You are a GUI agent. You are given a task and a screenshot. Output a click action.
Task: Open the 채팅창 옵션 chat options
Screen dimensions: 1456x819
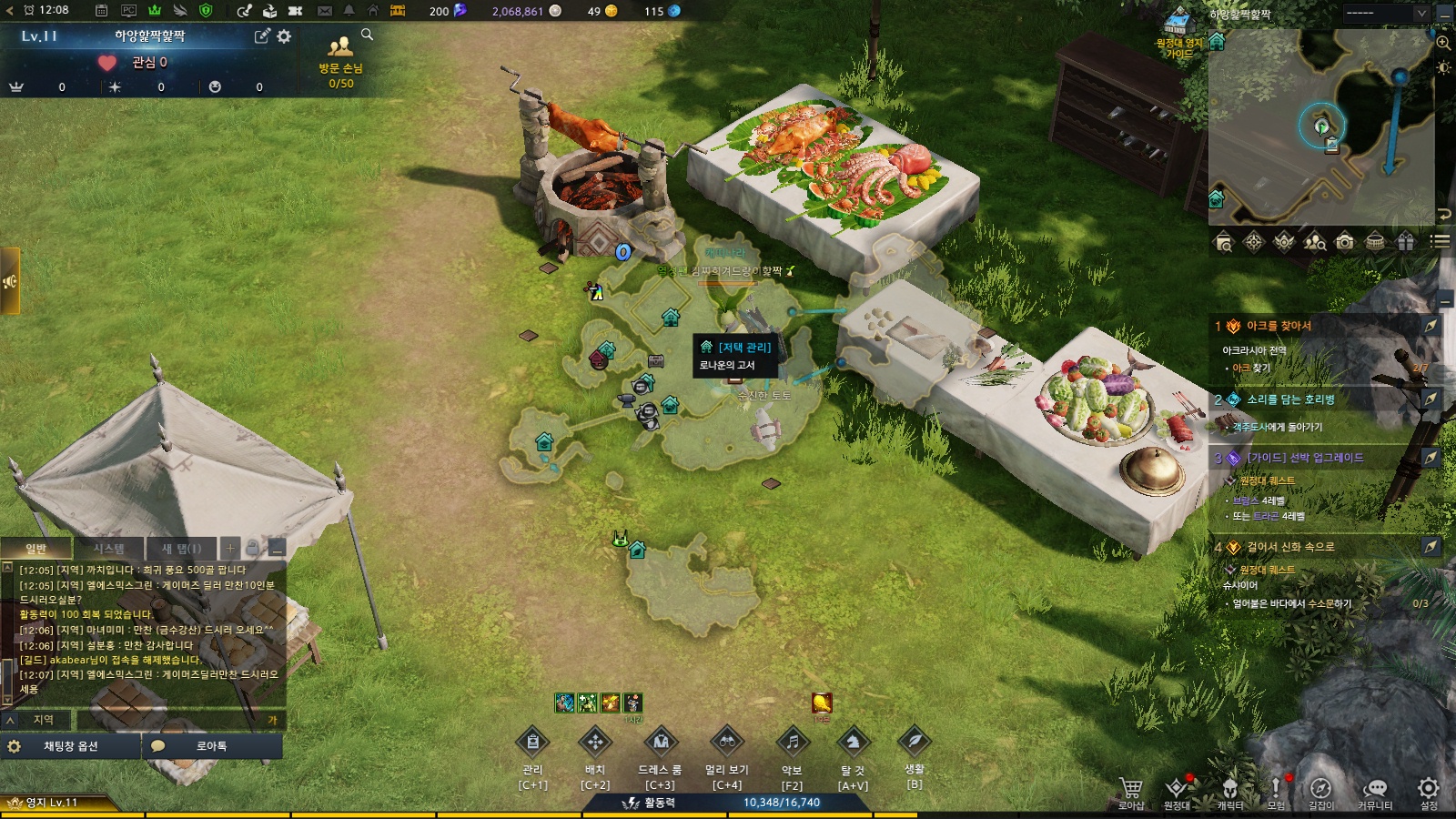point(70,746)
